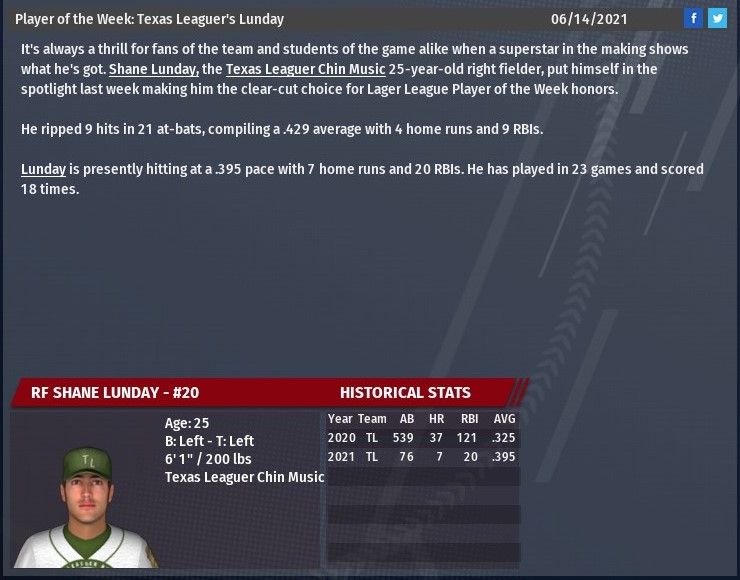Follow the underlined Lunday link in last paragraph
Image resolution: width=740 pixels, height=580 pixels.
43,169
